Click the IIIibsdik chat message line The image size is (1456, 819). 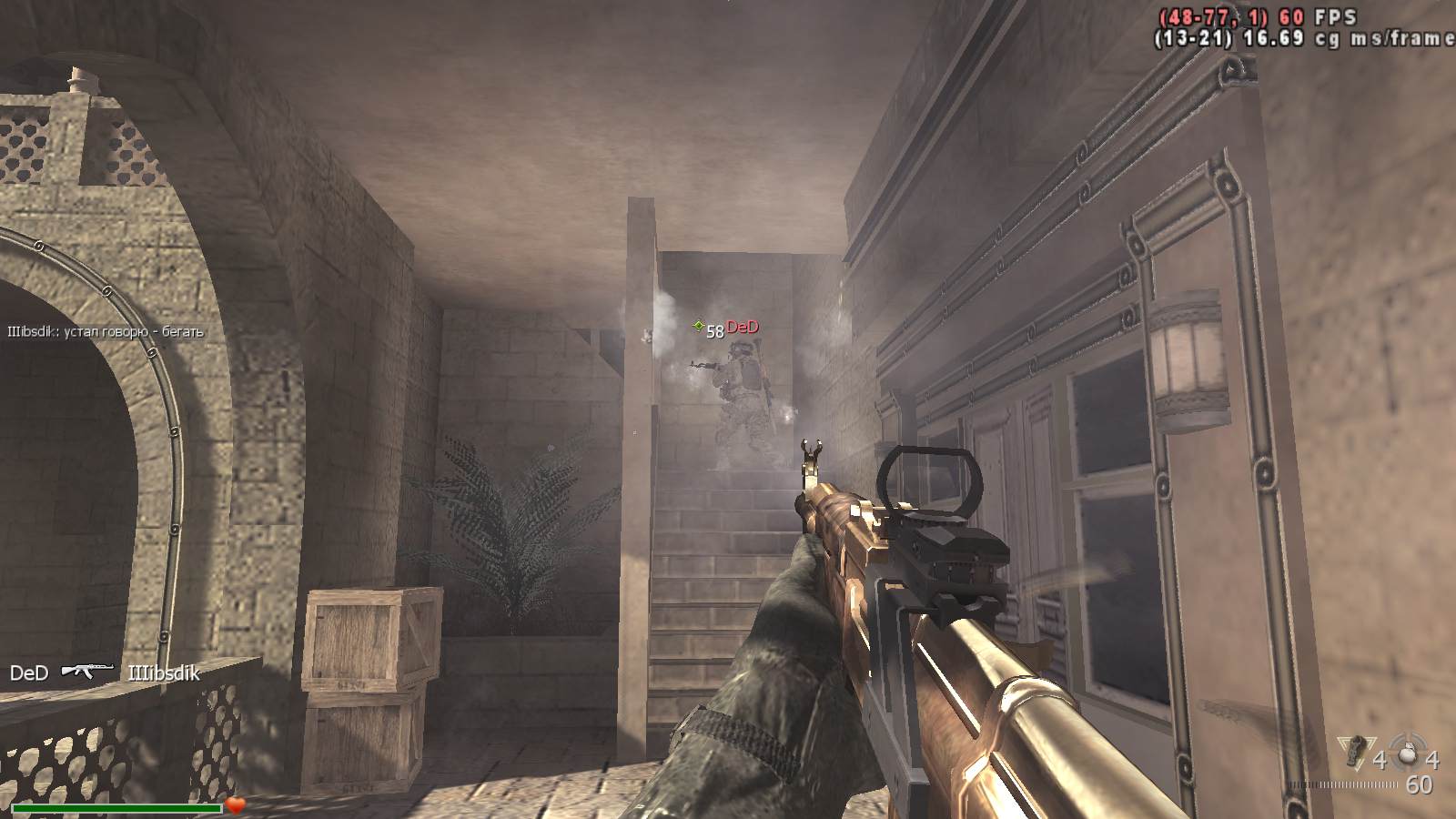[106, 332]
